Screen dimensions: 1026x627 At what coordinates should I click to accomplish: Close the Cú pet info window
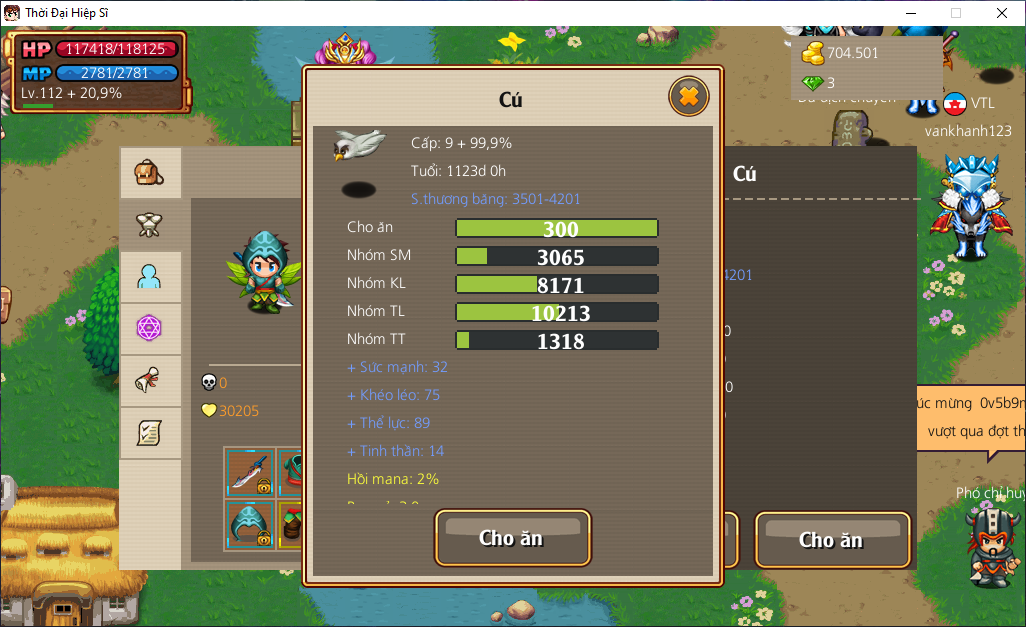click(688, 97)
